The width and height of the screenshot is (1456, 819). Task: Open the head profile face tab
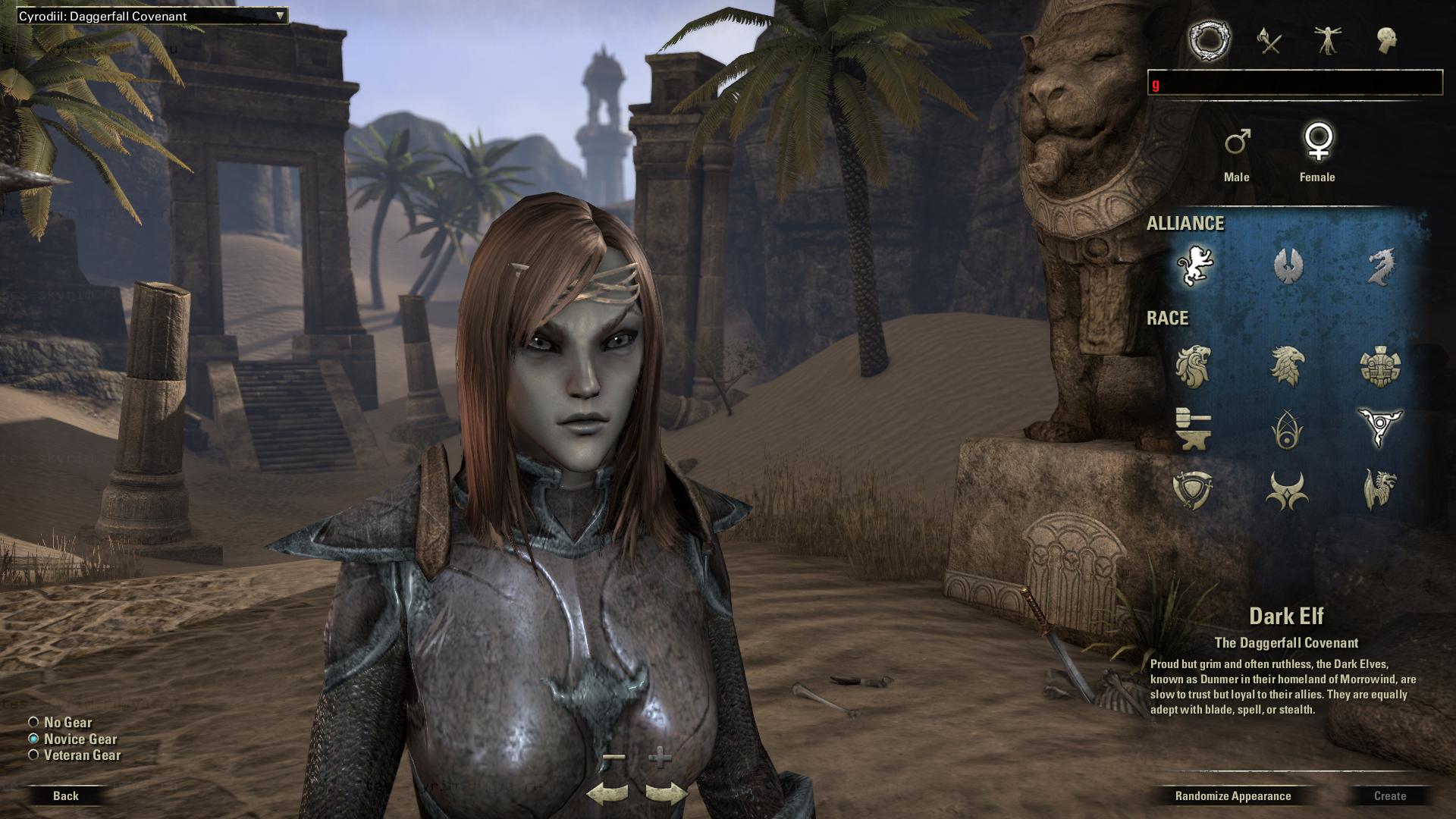click(1387, 40)
